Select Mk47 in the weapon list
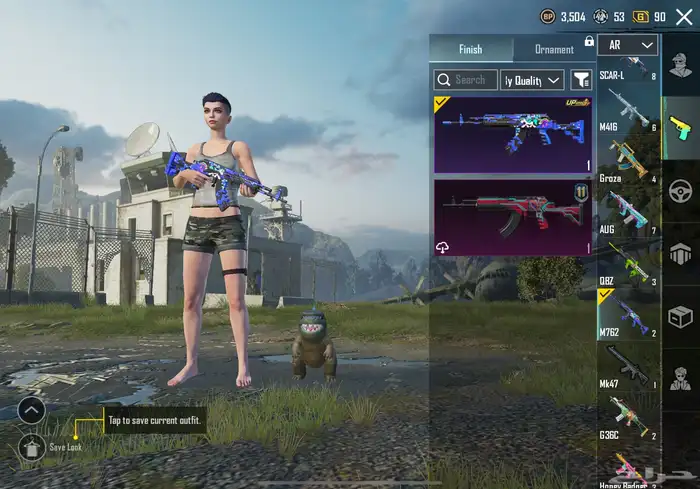Screen dimensions: 700x489 [x=628, y=366]
